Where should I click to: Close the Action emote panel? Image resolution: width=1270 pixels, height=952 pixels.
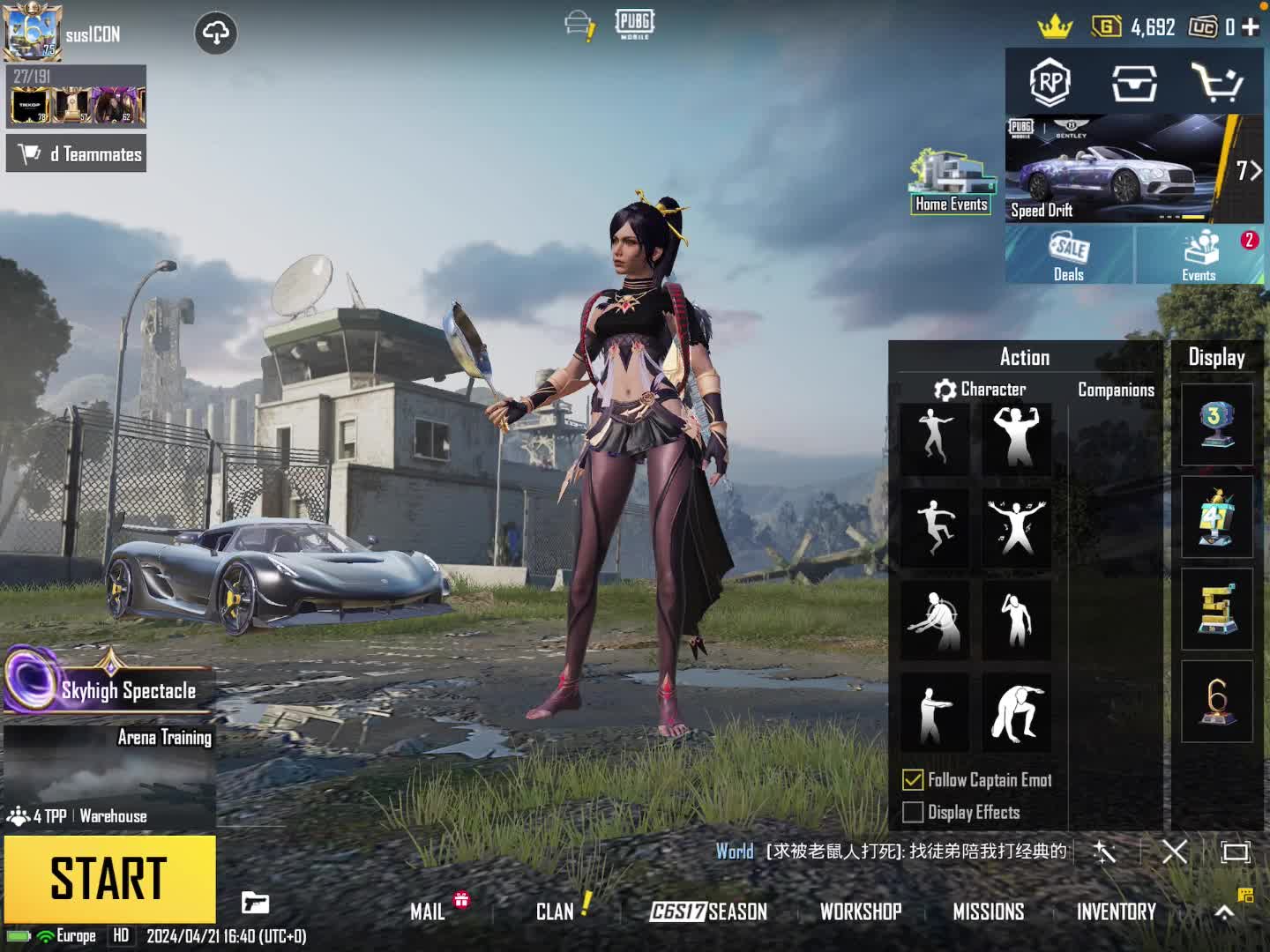[1174, 852]
